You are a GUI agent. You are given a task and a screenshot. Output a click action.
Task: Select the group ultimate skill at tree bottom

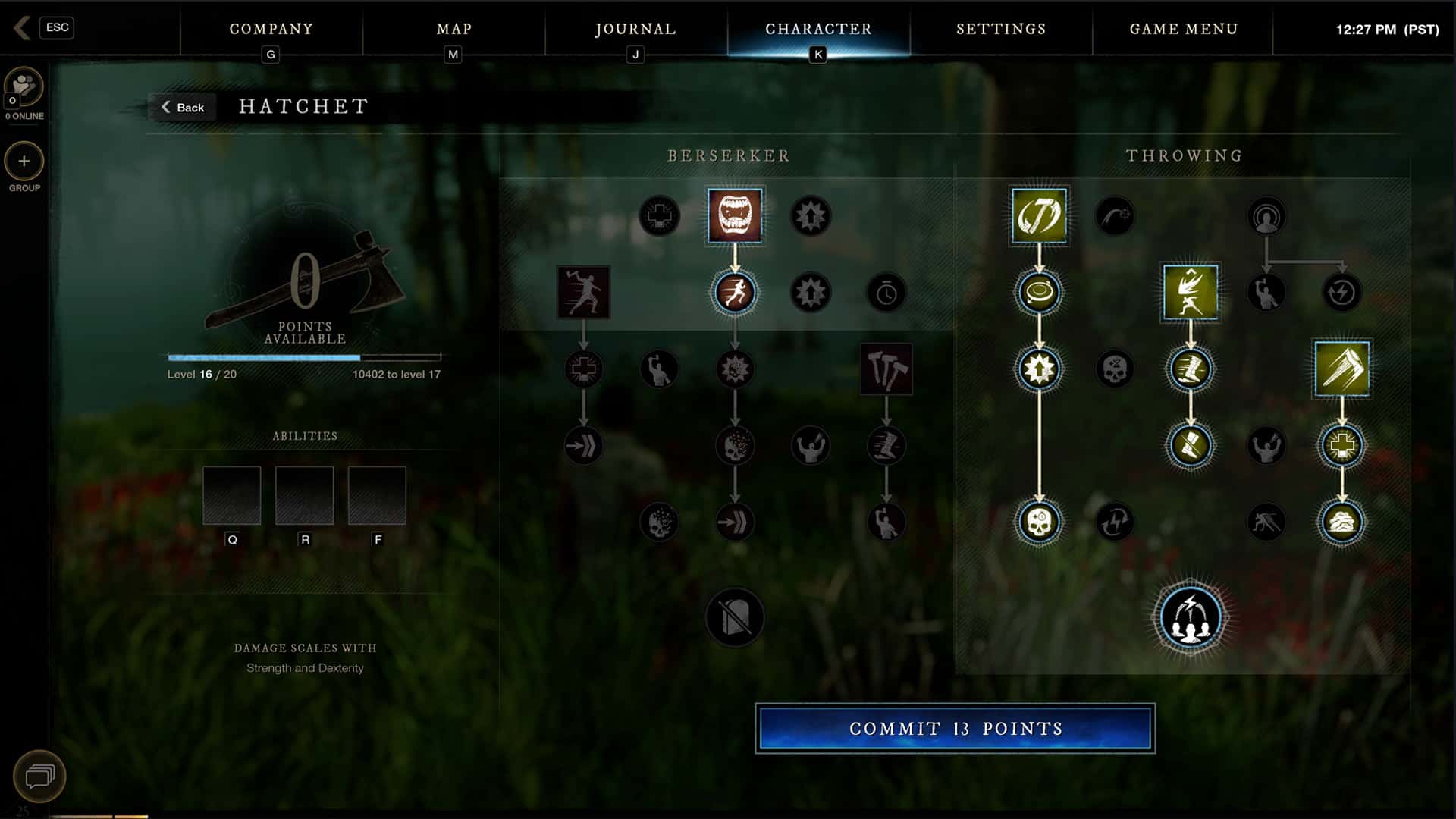pos(1190,616)
